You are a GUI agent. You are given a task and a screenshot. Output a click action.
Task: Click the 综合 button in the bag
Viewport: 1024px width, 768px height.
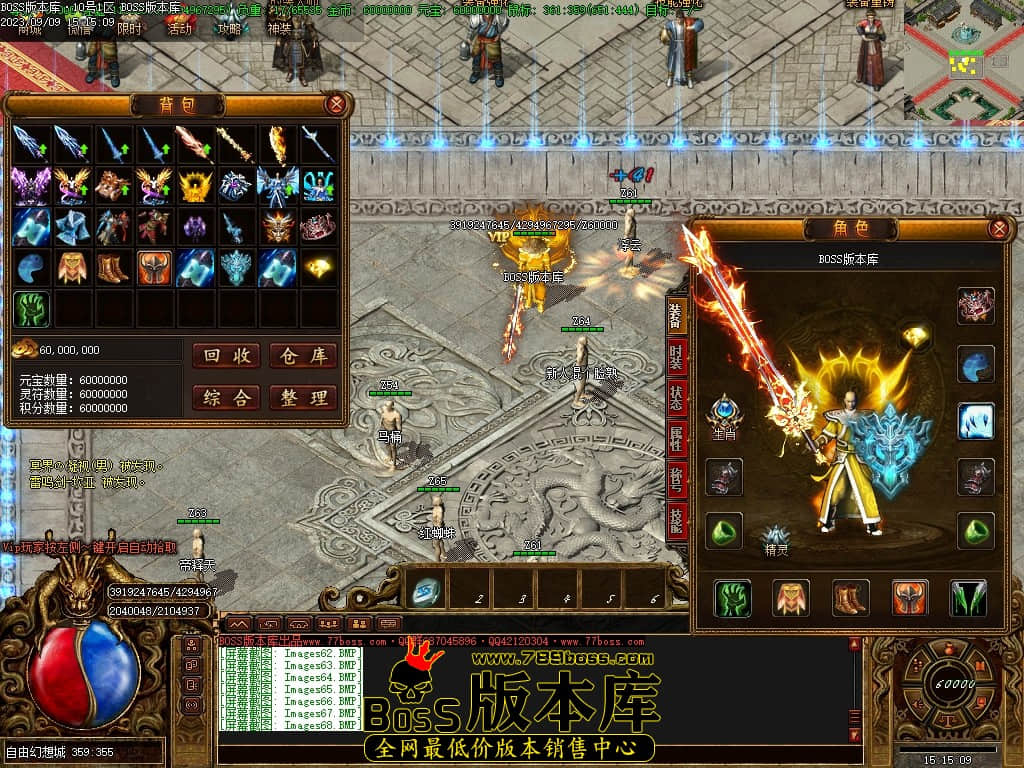click(x=226, y=397)
